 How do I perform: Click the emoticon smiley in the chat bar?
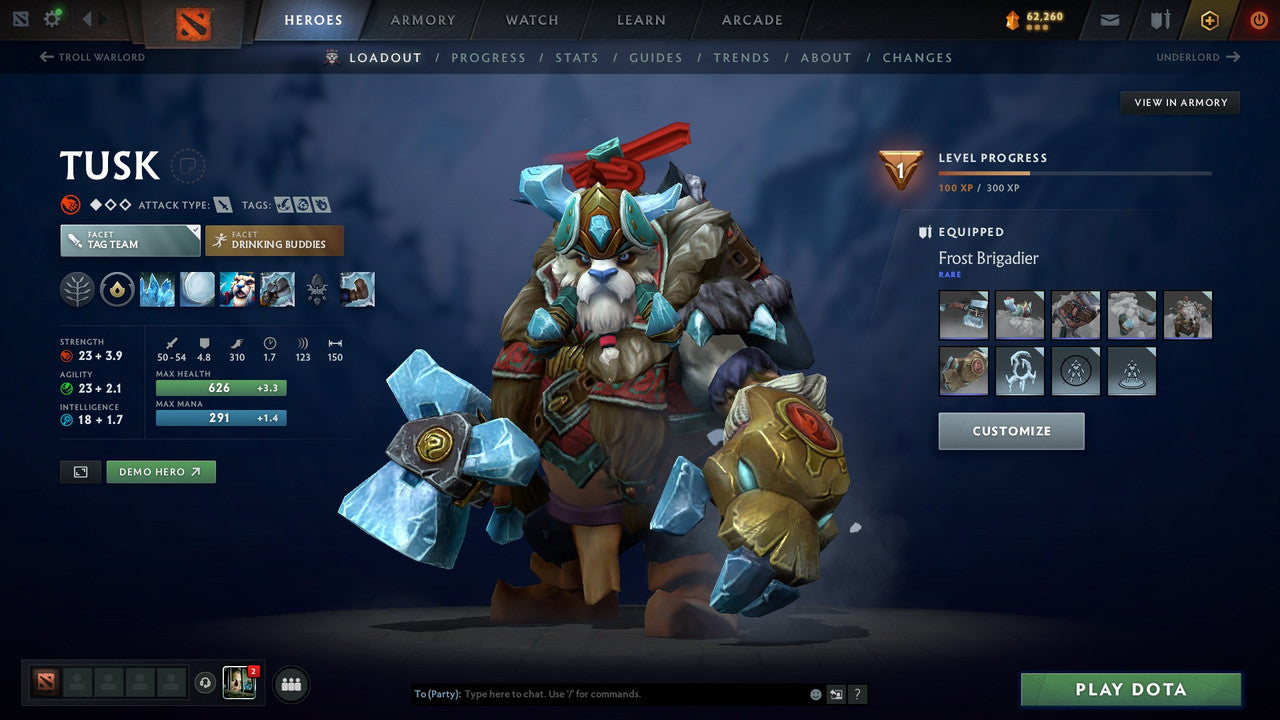pyautogui.click(x=813, y=693)
